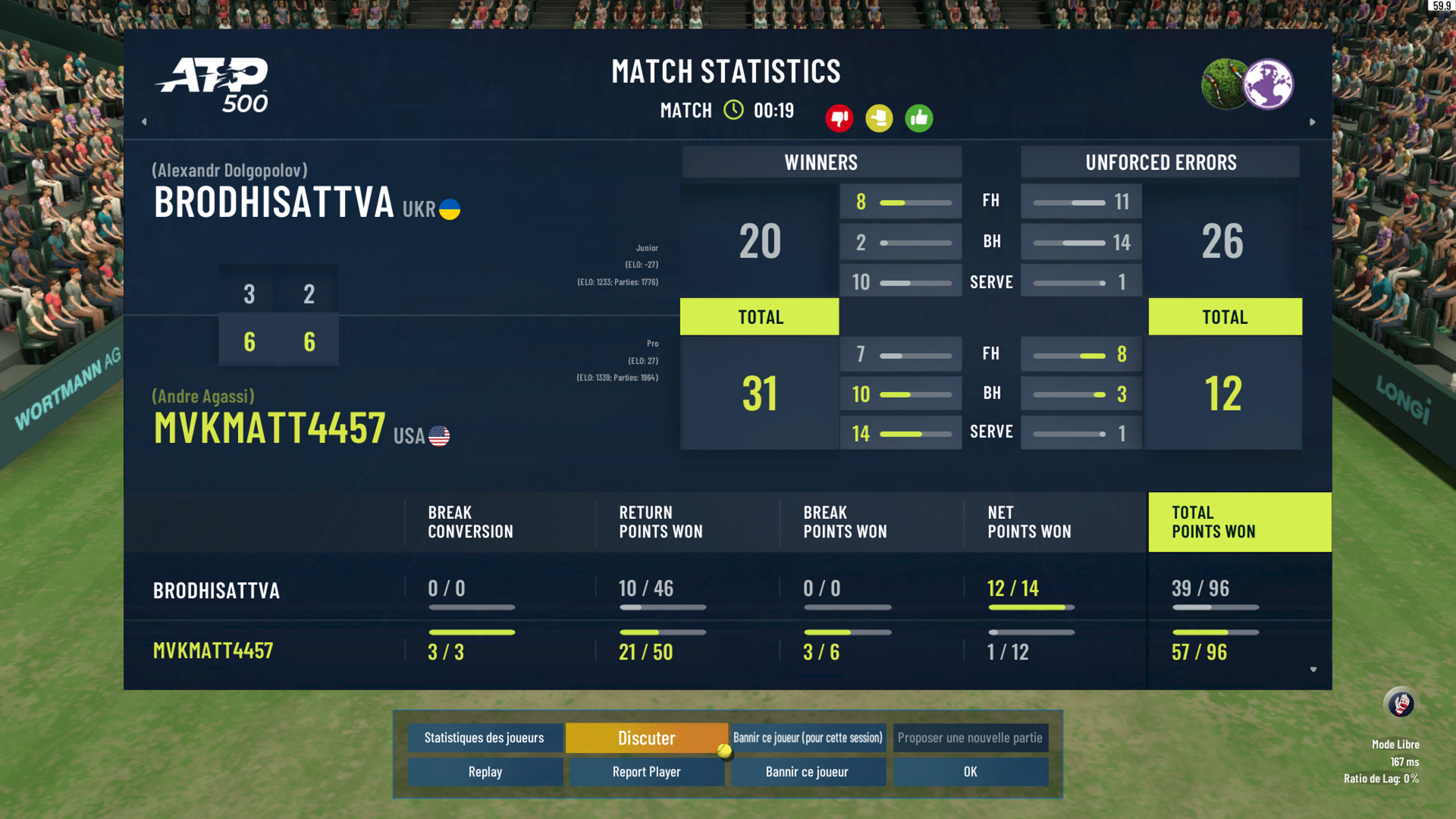This screenshot has width=1456, height=819.
Task: Choose Proposer une nouvelle partie
Action: pos(970,738)
